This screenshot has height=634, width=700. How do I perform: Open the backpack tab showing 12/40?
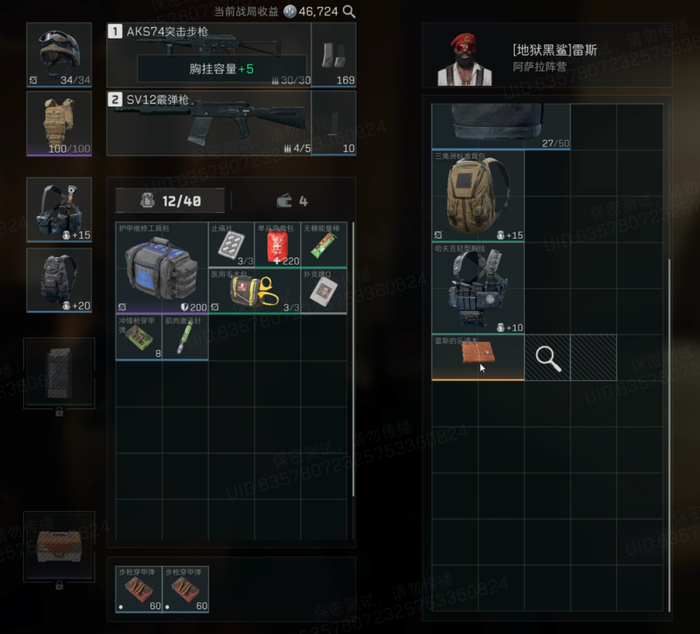click(171, 201)
